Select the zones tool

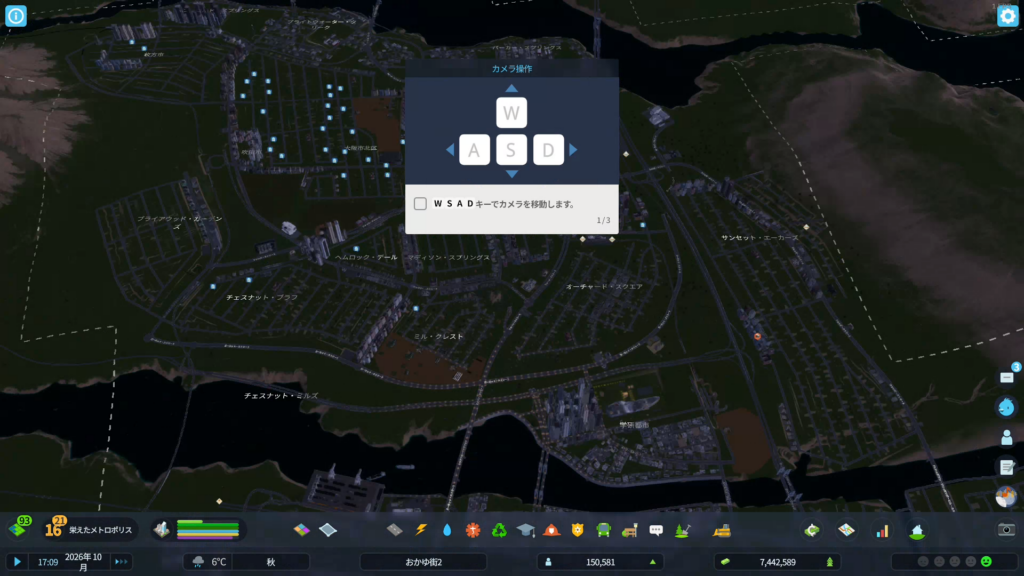pyautogui.click(x=303, y=529)
